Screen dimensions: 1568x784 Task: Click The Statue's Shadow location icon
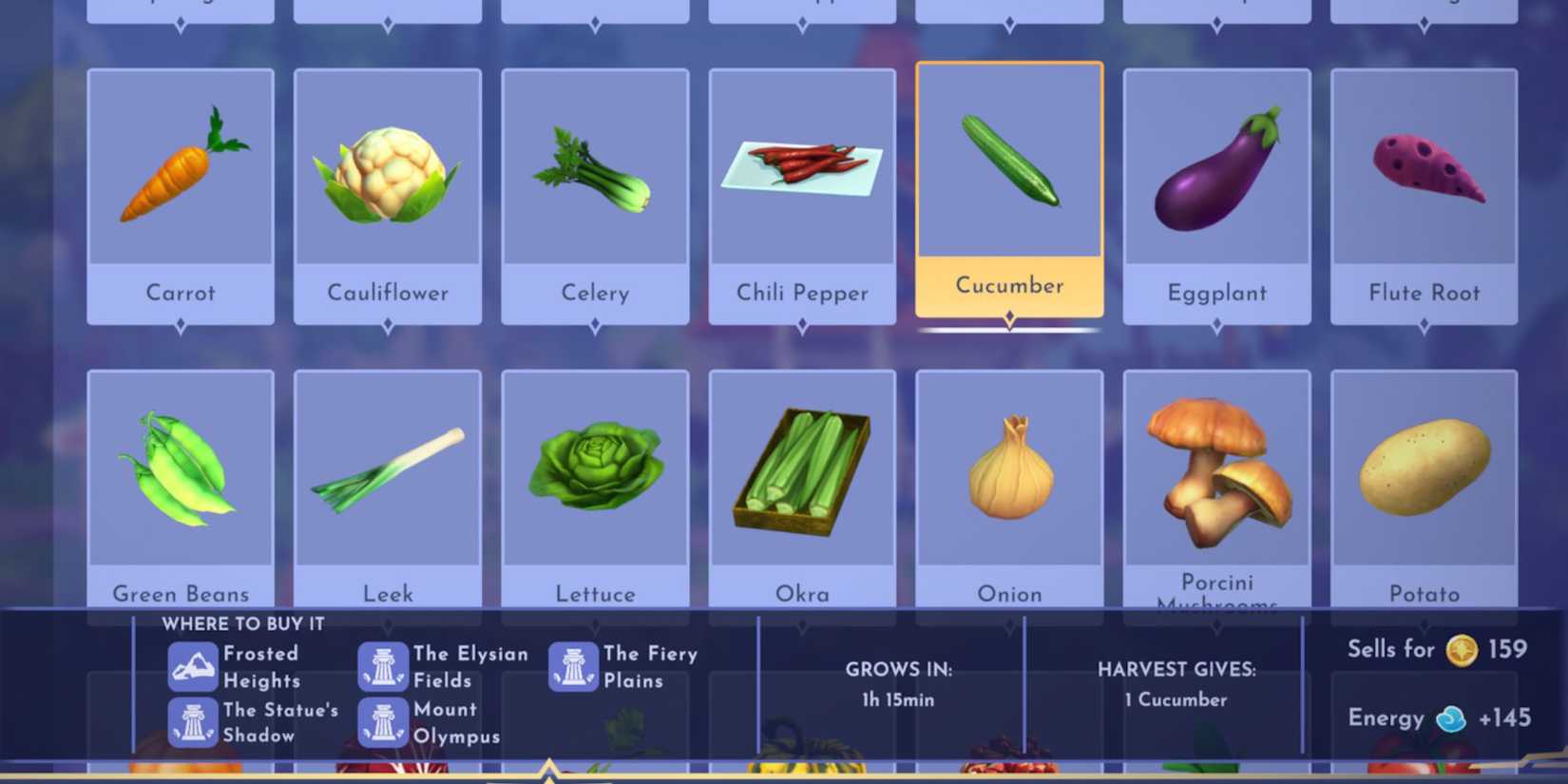point(193,722)
